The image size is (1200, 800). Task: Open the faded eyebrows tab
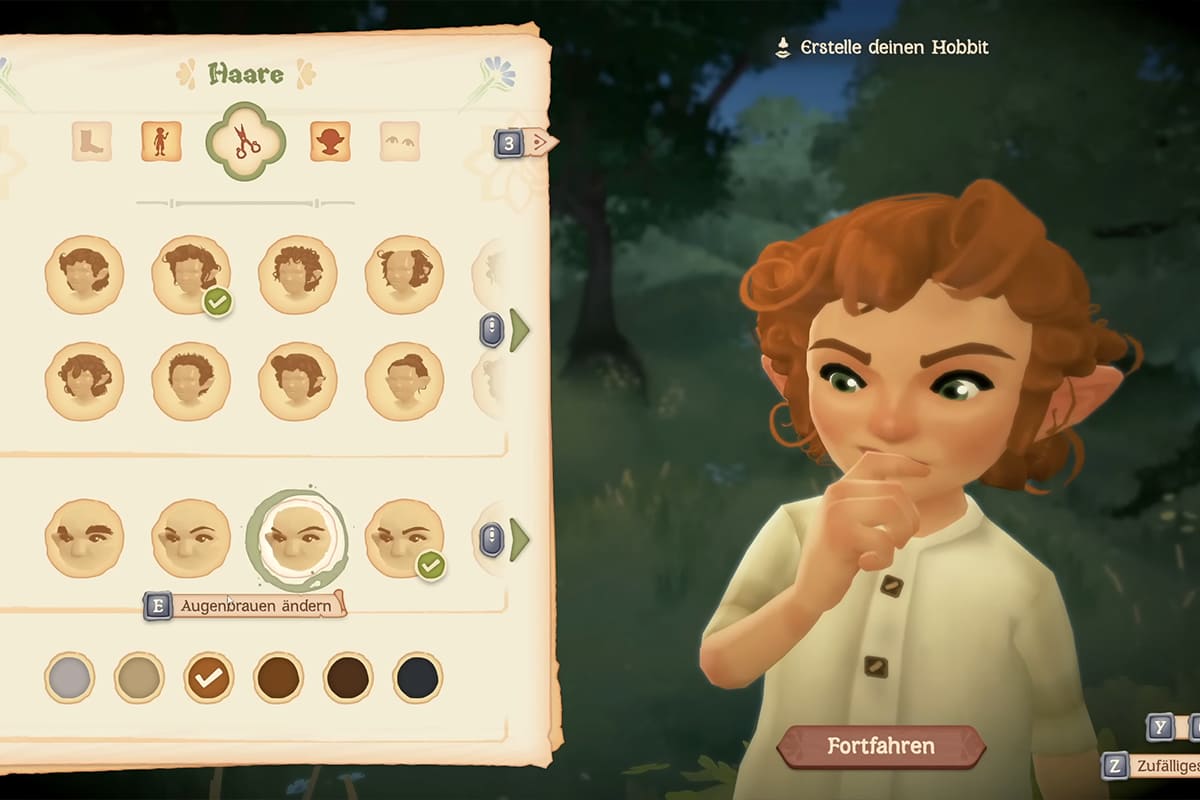[x=400, y=142]
